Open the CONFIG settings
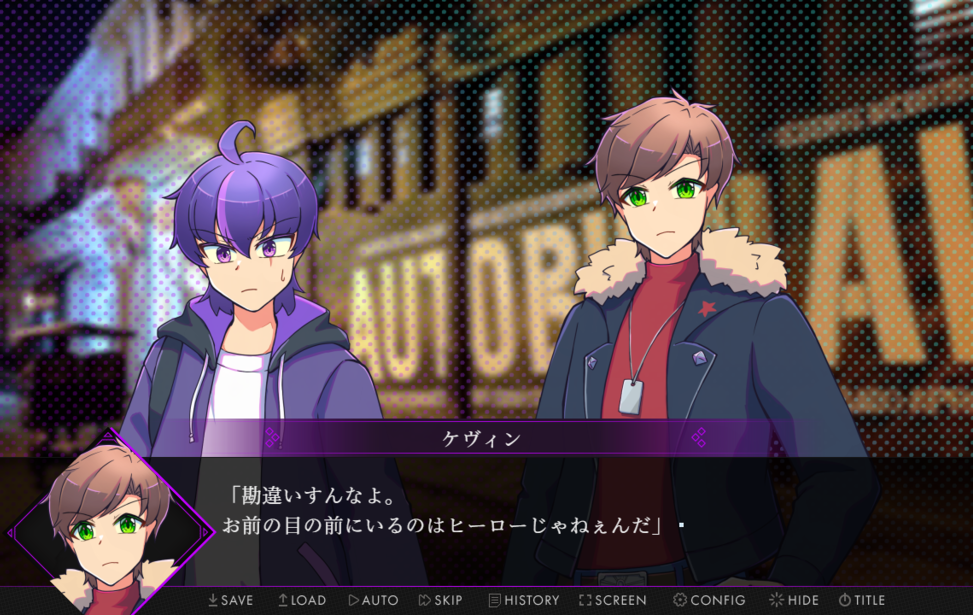This screenshot has height=615, width=973. (709, 600)
